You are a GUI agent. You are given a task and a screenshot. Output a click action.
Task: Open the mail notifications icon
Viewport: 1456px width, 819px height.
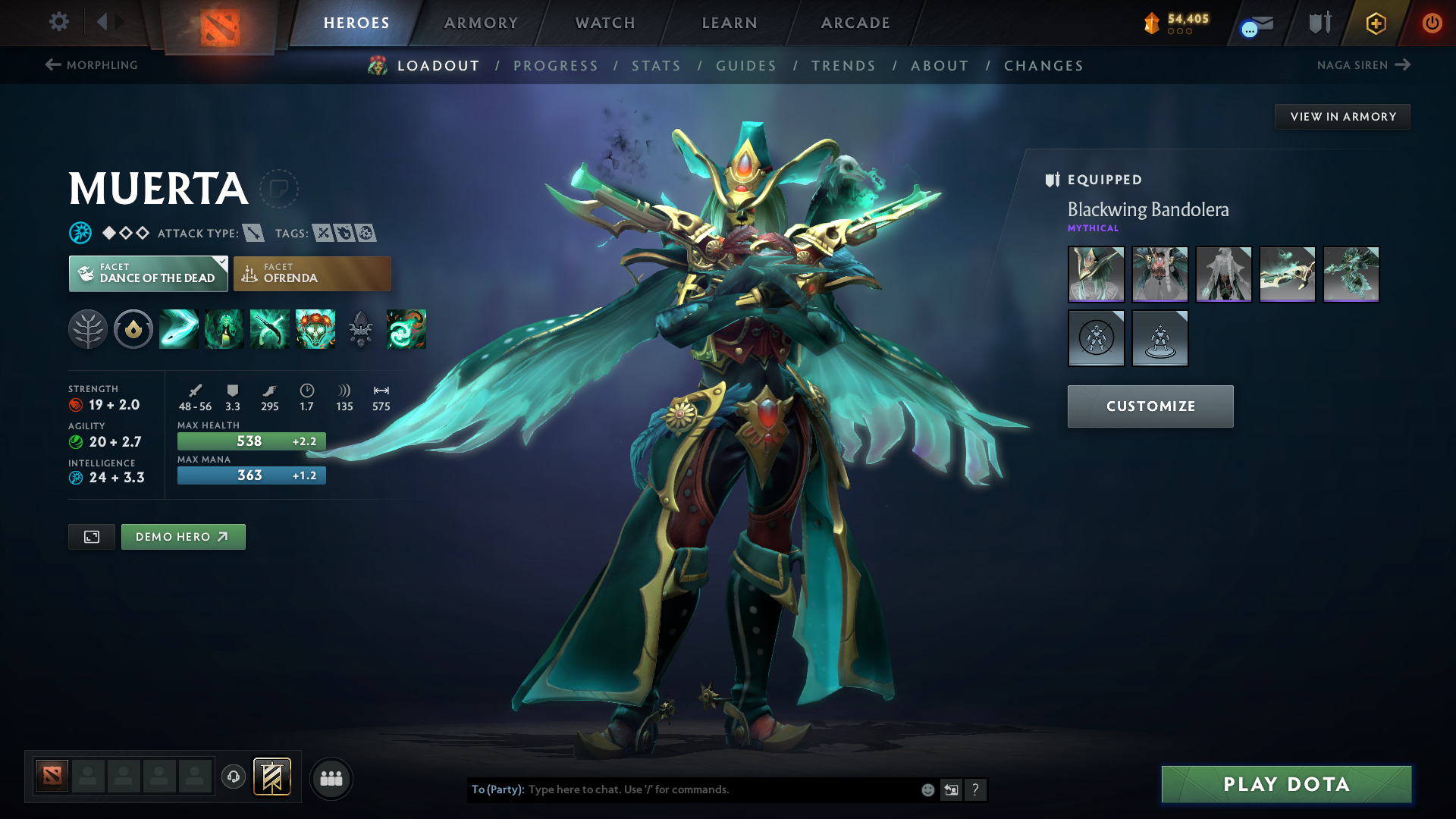click(1255, 23)
